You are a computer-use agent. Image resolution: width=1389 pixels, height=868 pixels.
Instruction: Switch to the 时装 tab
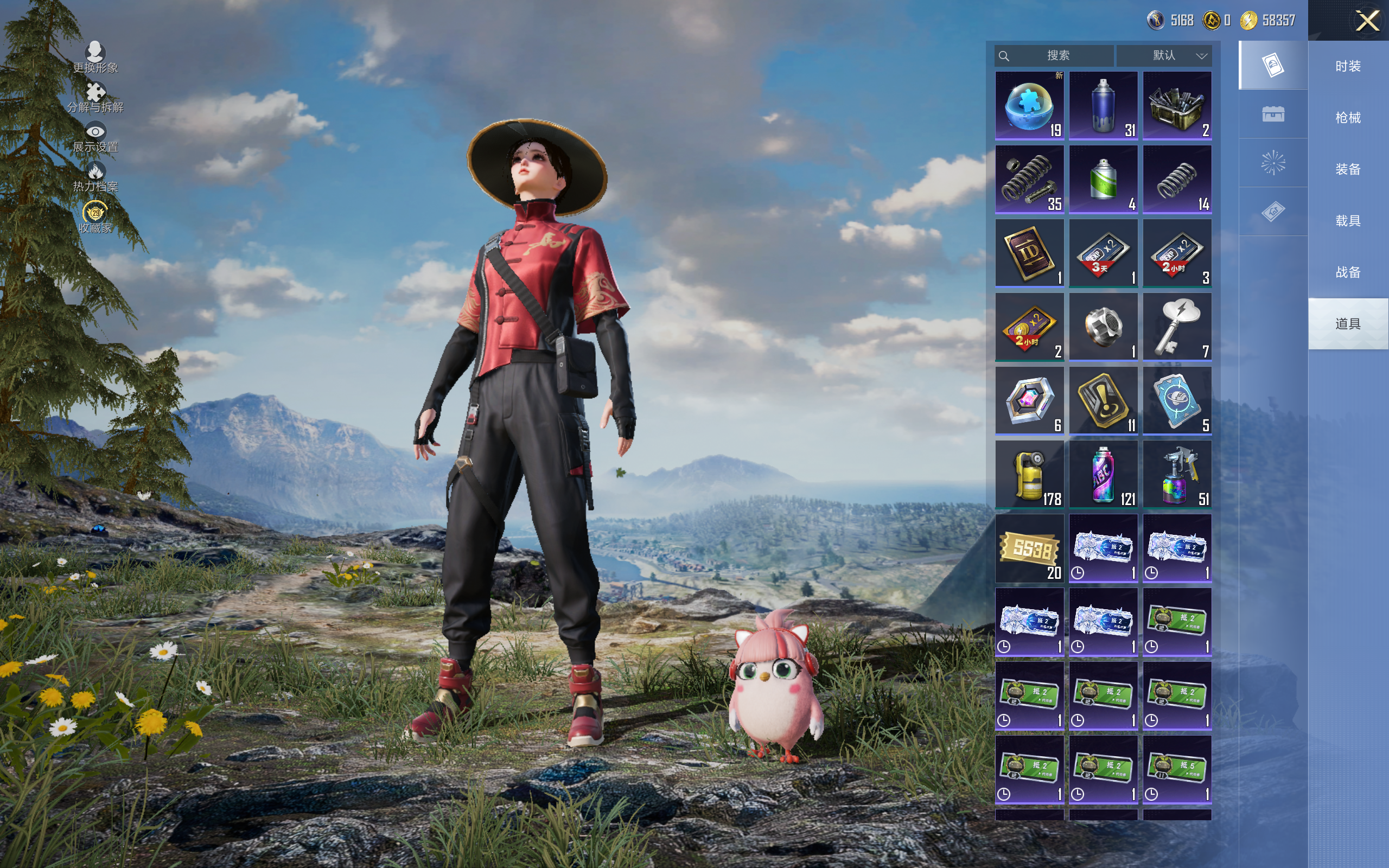(1347, 67)
